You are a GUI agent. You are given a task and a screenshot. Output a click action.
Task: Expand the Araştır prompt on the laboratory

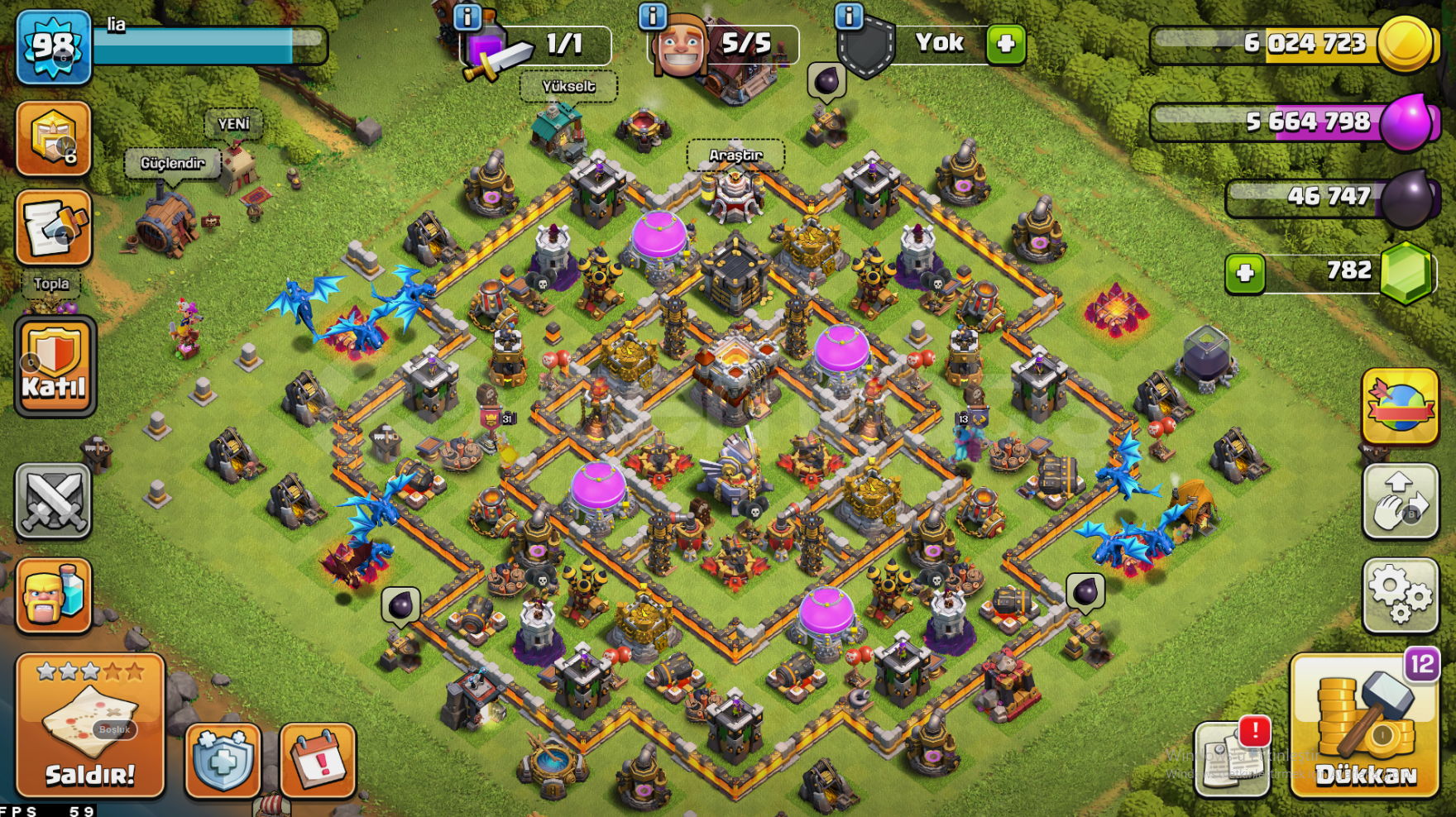[735, 154]
